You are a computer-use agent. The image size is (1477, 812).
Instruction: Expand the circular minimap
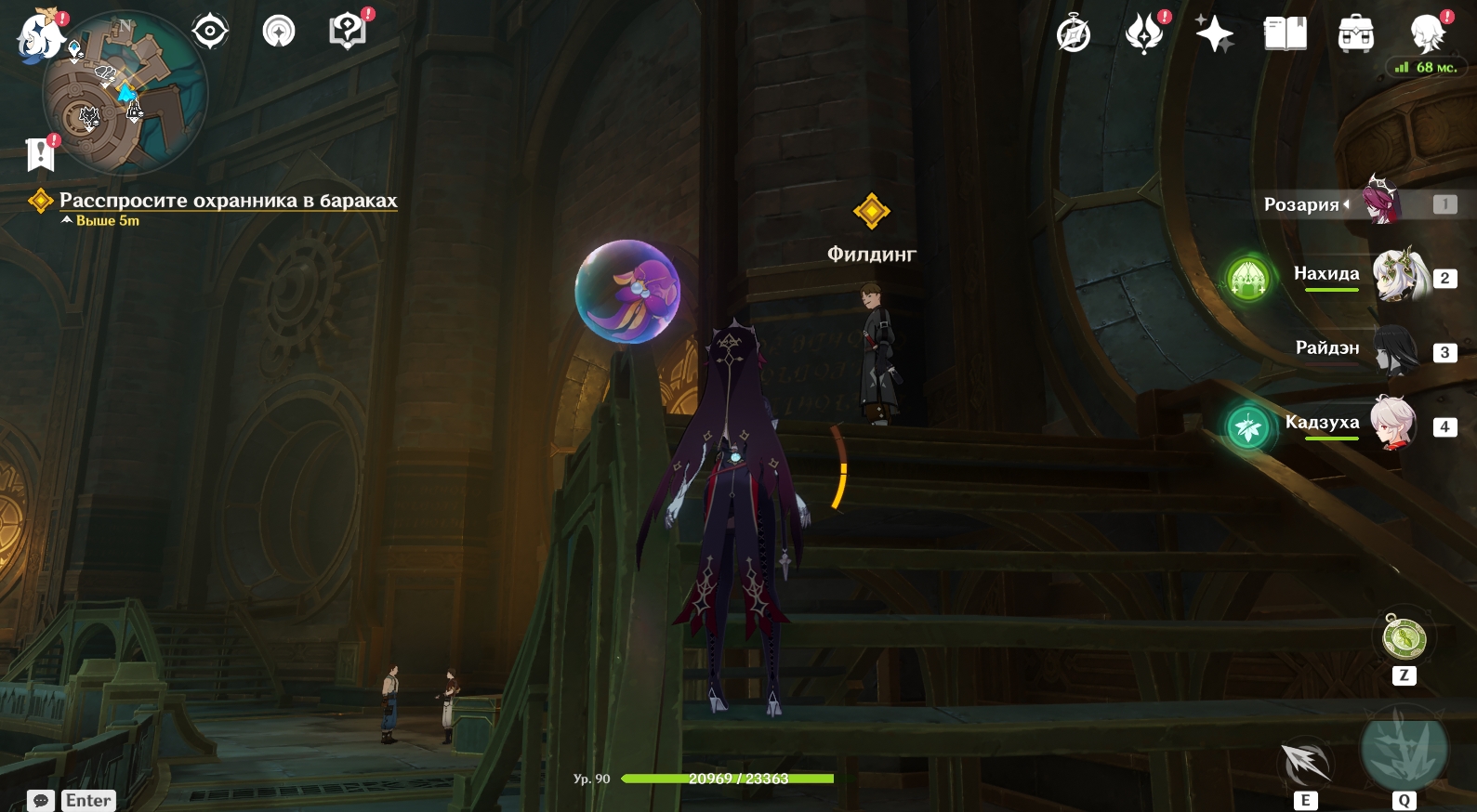point(125,93)
